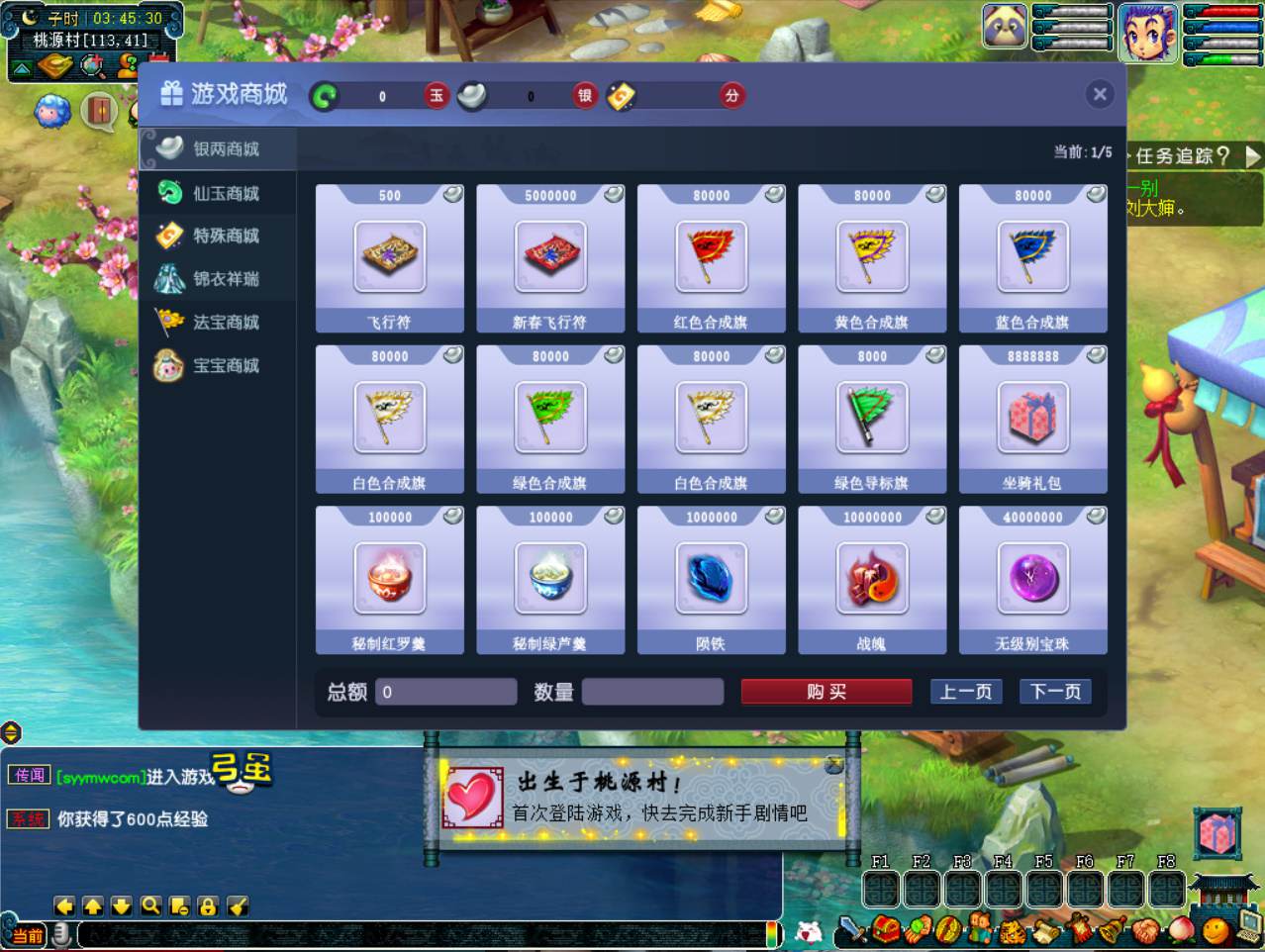Return to previous page with 上一页

click(965, 692)
